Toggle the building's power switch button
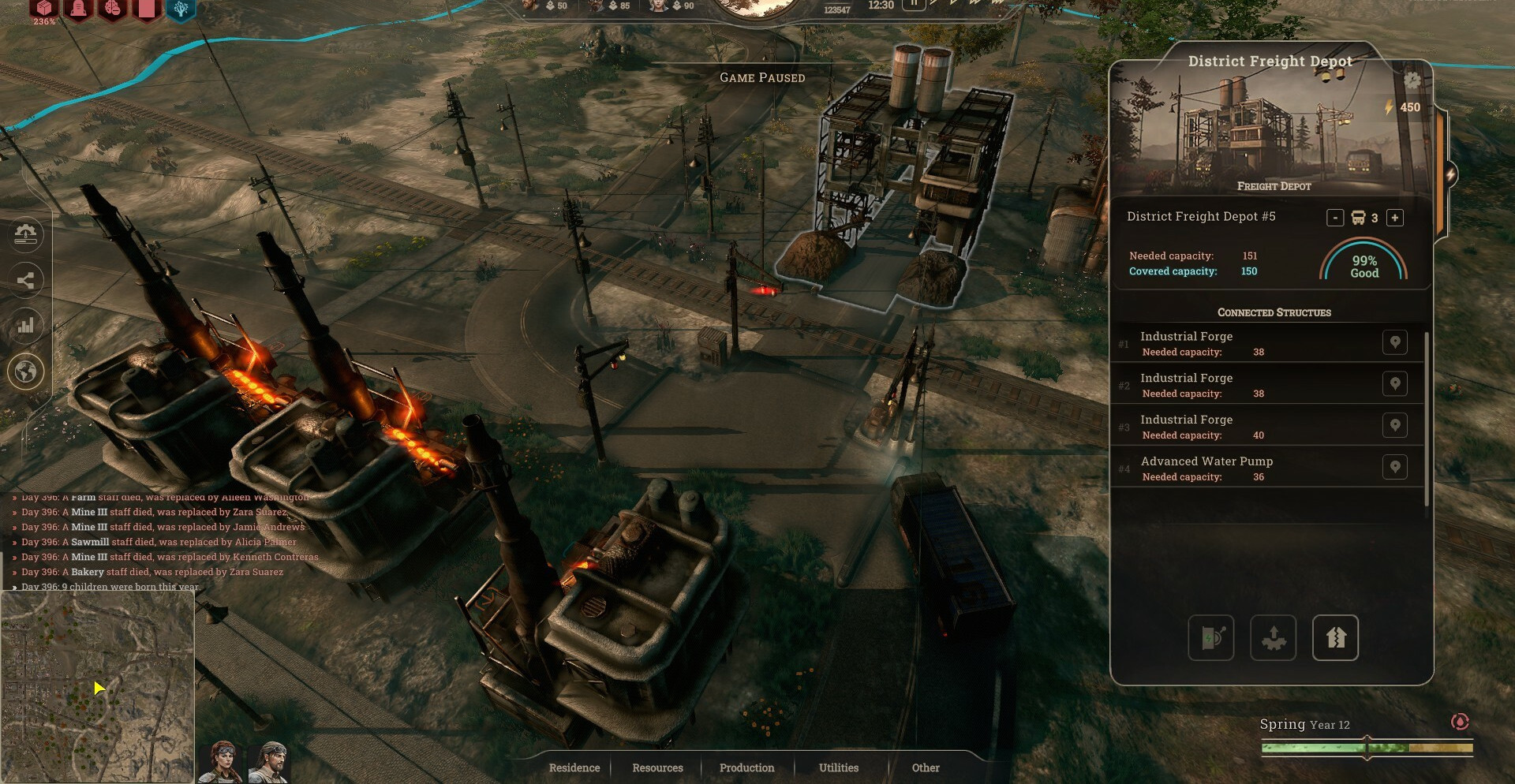 point(1211,637)
